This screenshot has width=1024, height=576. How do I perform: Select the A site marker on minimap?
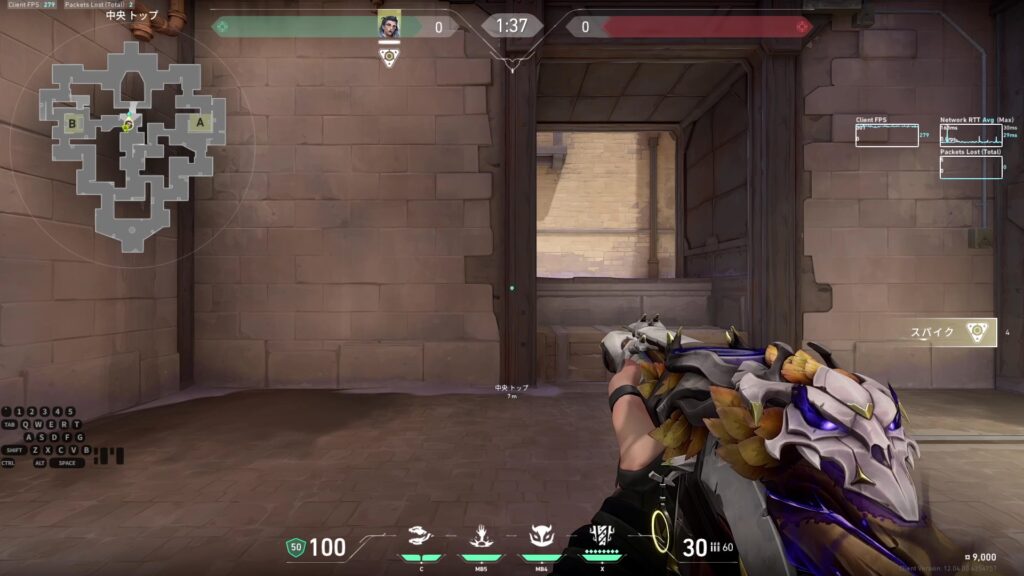[x=200, y=123]
